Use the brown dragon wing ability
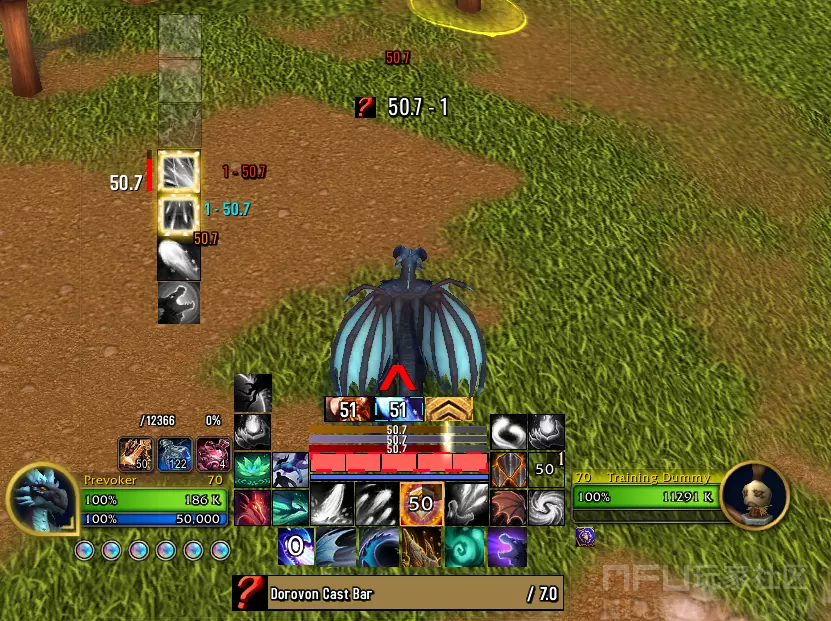 508,506
